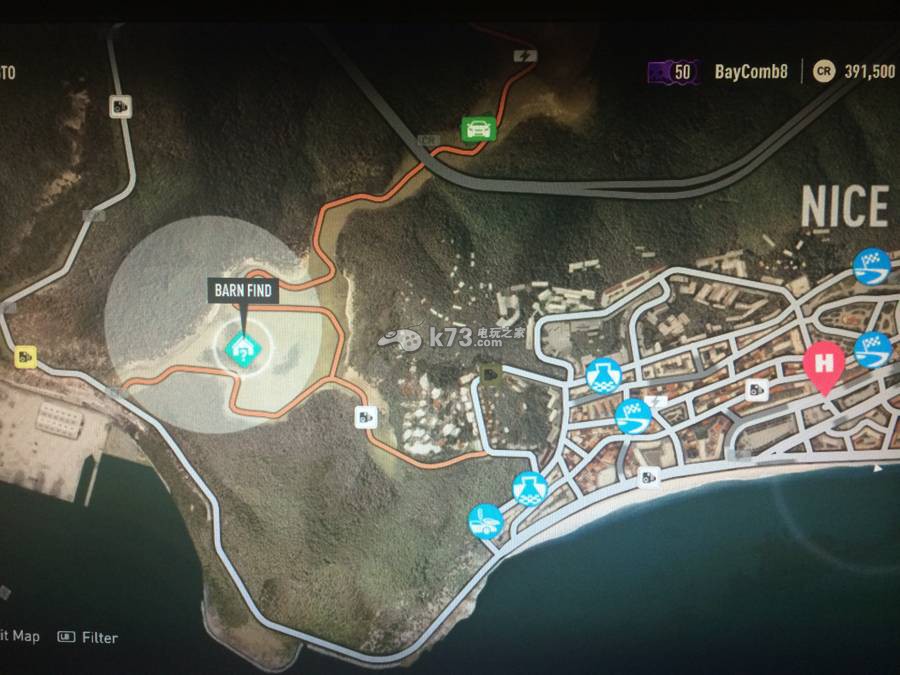900x675 pixels.
Task: Pick the dark olive camera marker
Action: pos(492,374)
